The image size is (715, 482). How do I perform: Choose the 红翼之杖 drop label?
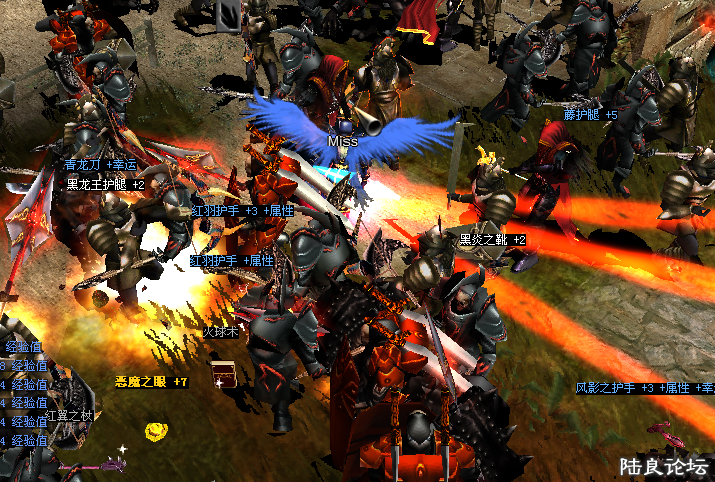pos(68,415)
